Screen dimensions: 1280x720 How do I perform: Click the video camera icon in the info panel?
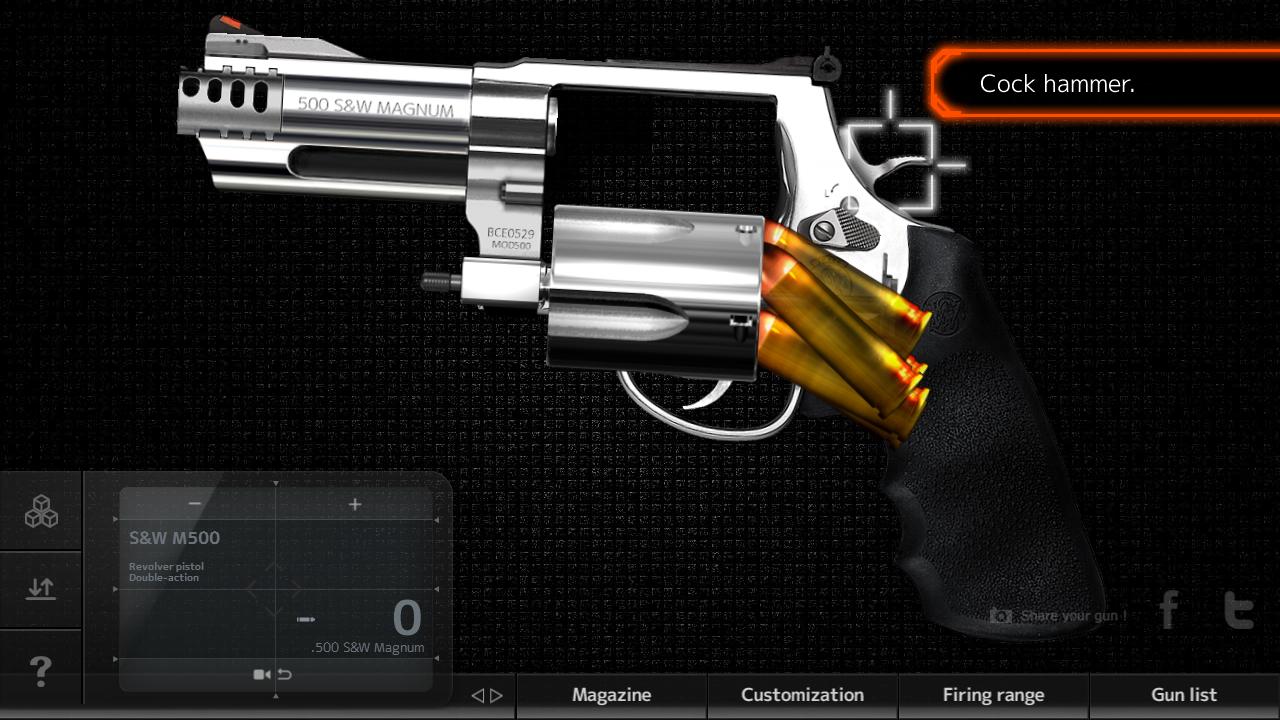pyautogui.click(x=262, y=674)
